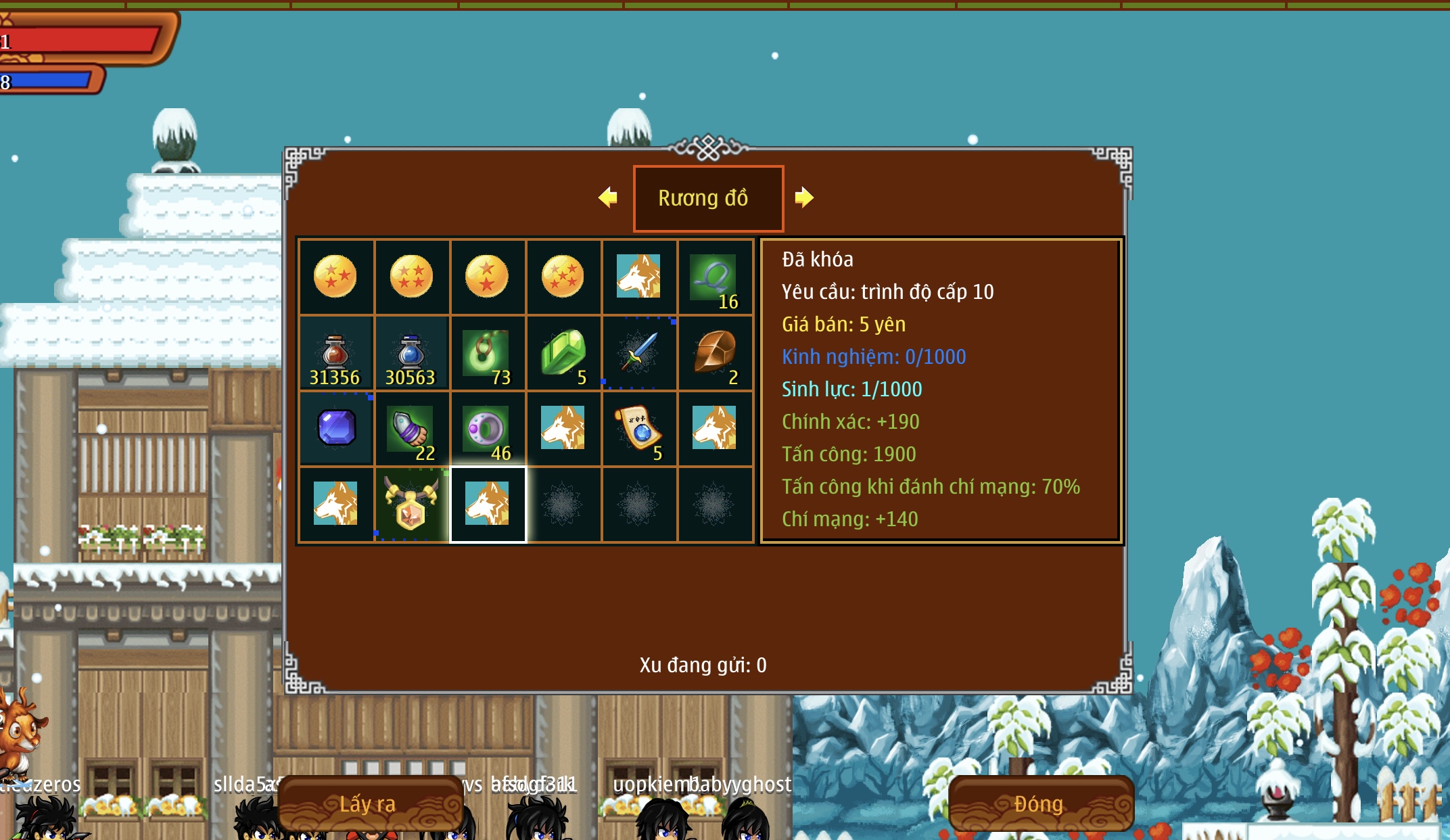Click the Lấy ra button
This screenshot has height=840, width=1450.
coord(369,803)
